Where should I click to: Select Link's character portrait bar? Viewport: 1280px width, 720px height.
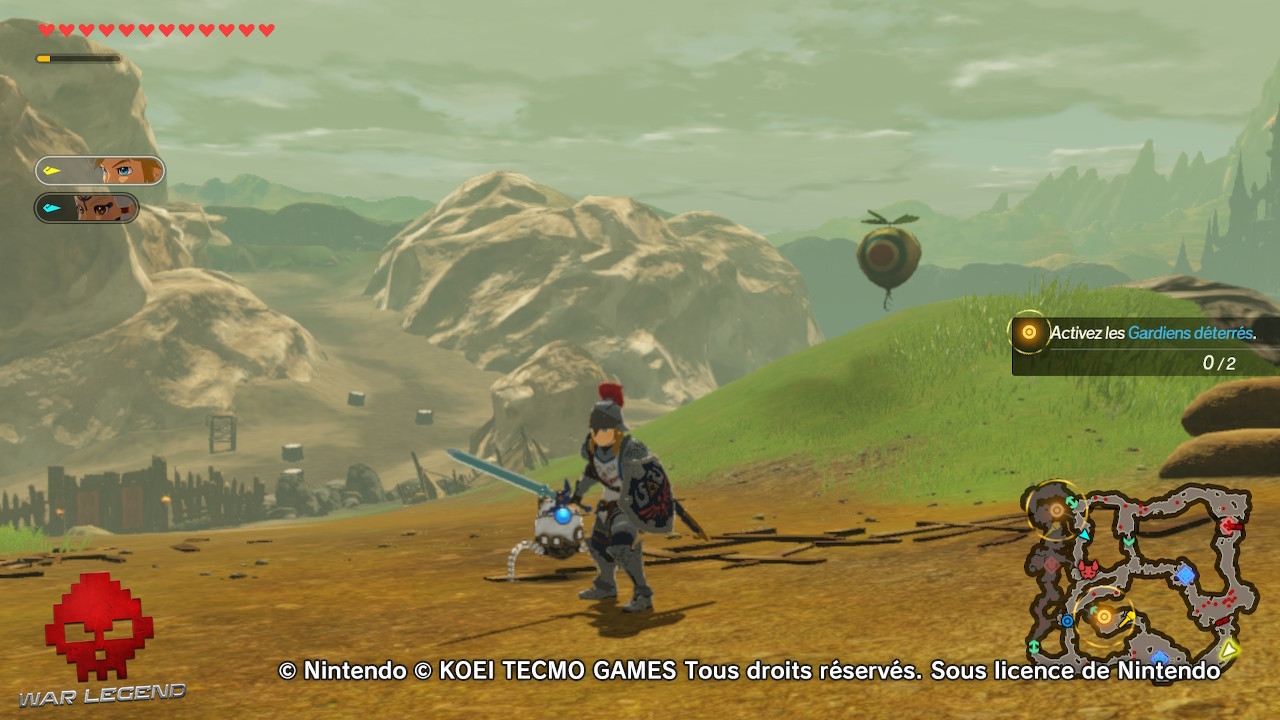[x=86, y=170]
